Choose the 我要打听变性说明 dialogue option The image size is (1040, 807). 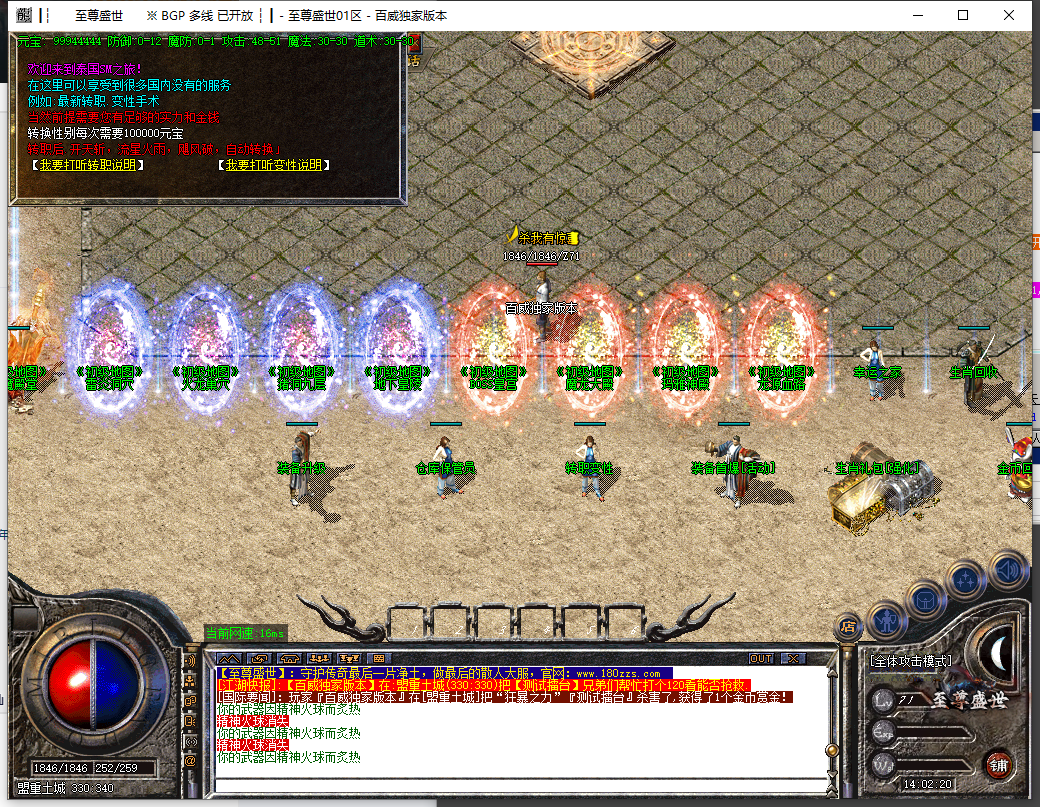(274, 166)
